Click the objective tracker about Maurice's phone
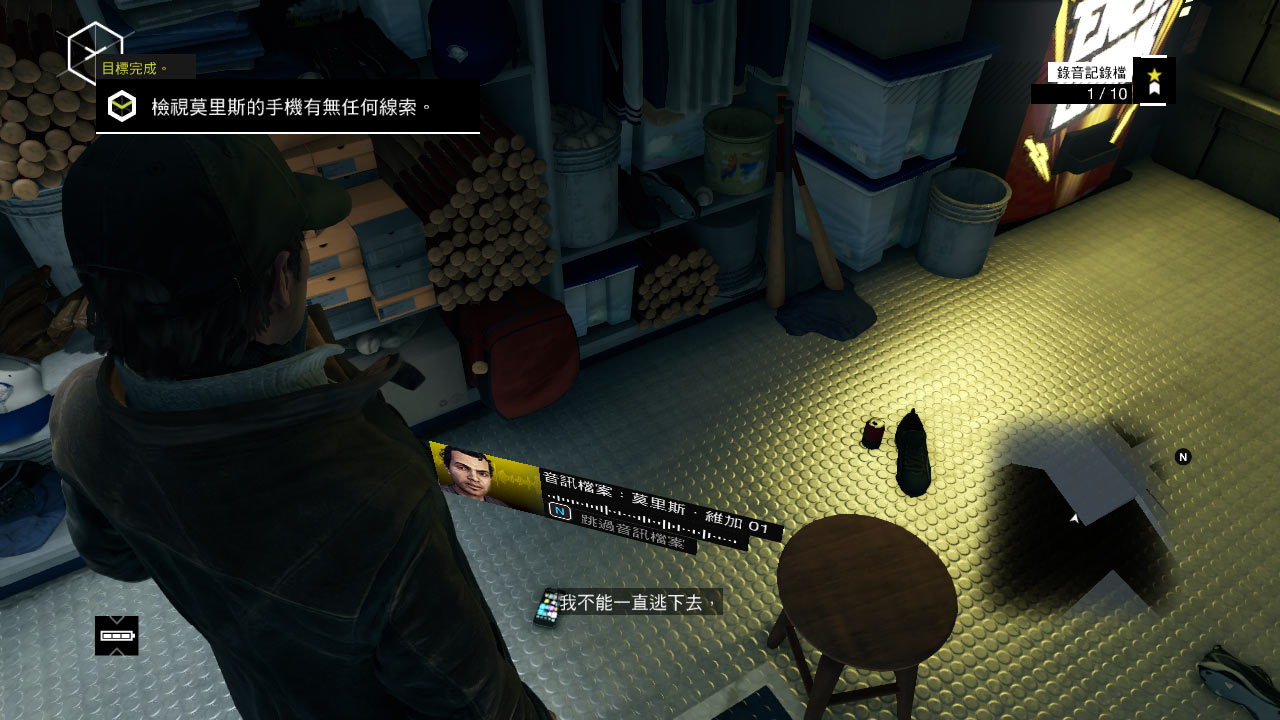 [288, 106]
